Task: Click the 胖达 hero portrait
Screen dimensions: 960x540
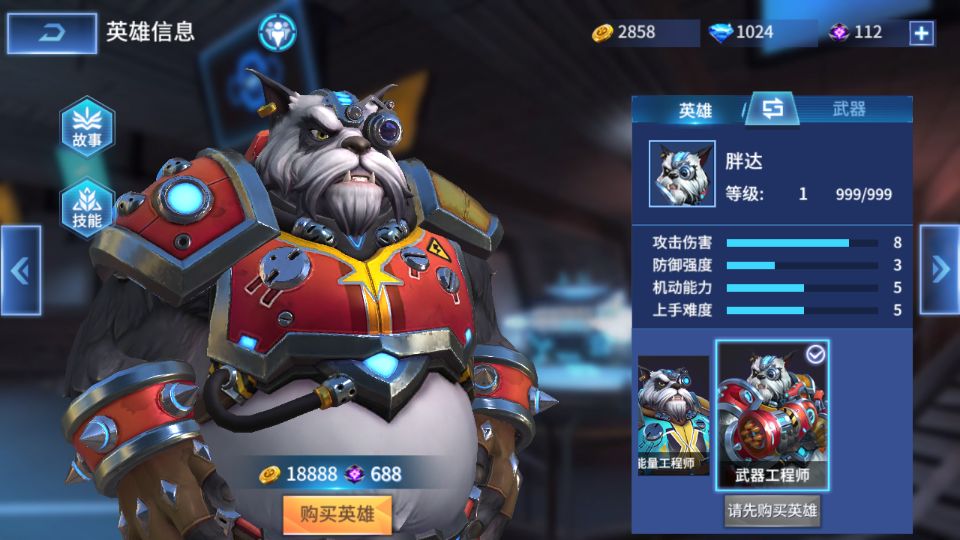Action: (x=681, y=173)
